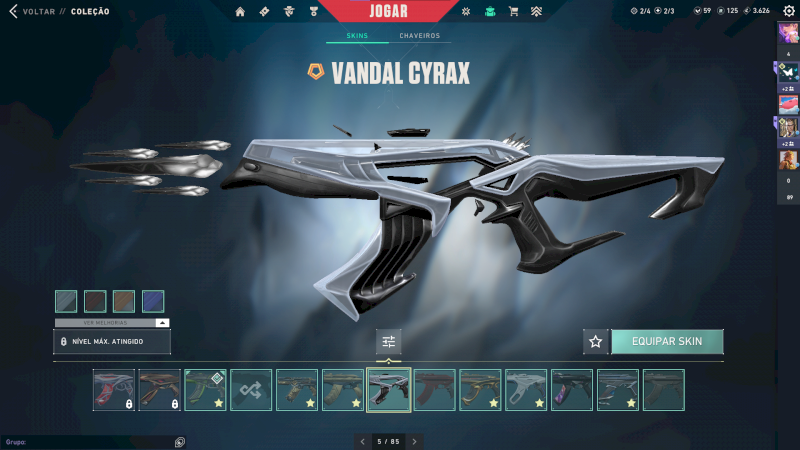Open the collection icon in top bar
Viewport: 800px width, 450px height.
coord(490,11)
